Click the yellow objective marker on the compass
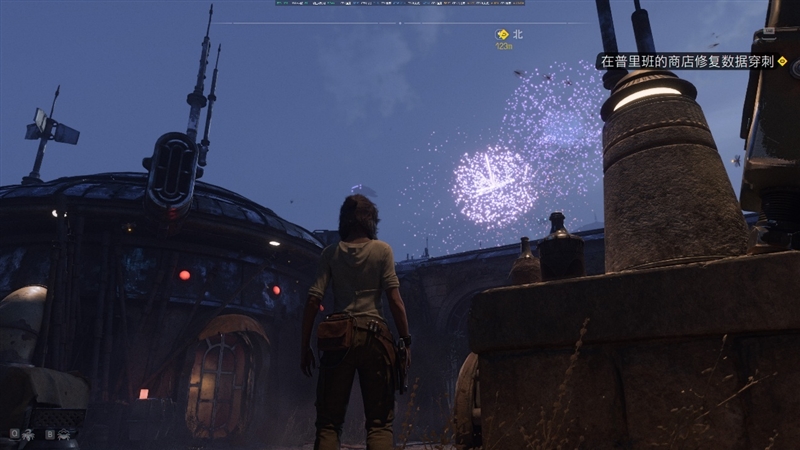 point(502,34)
